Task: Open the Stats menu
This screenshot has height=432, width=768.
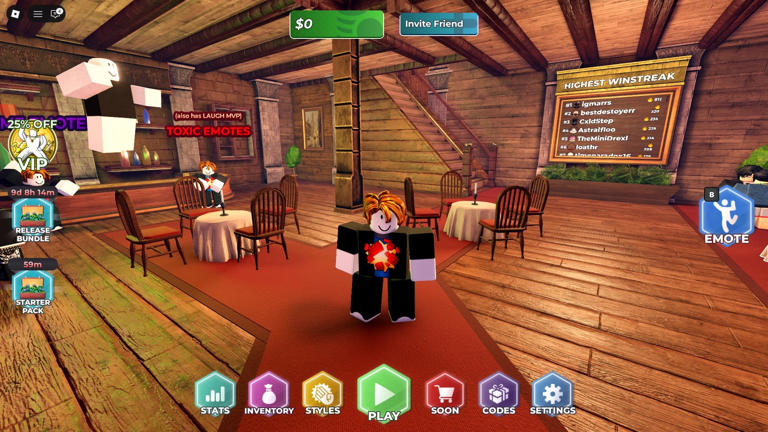Action: 215,393
